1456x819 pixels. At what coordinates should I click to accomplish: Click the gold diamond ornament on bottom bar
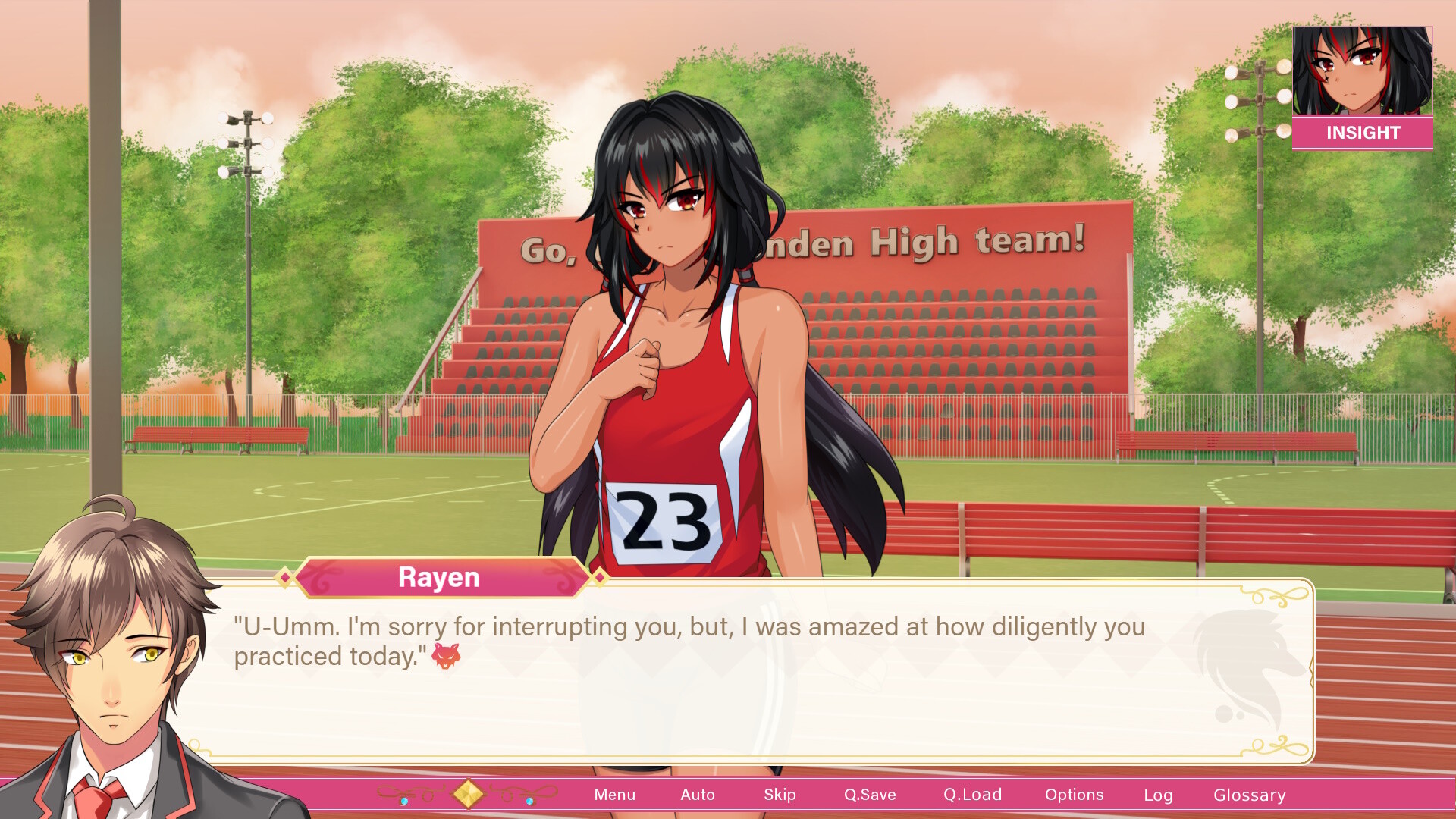click(468, 794)
